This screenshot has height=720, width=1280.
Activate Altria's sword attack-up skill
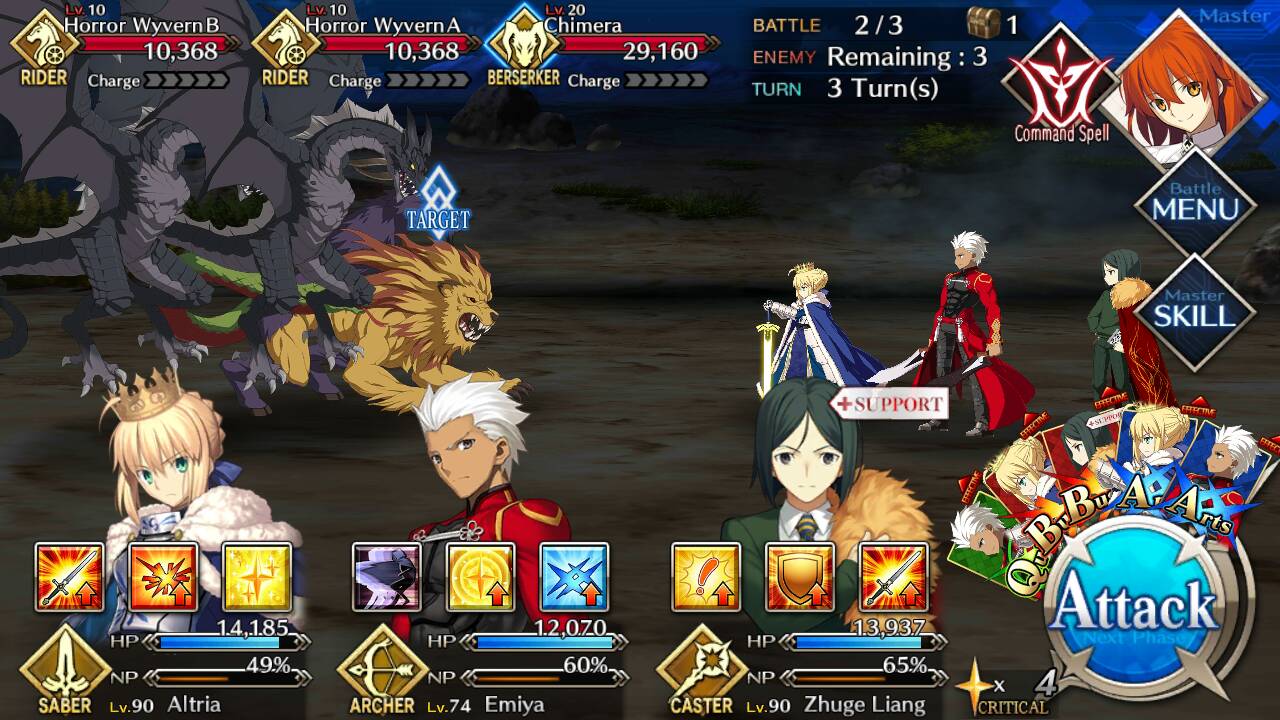point(69,577)
